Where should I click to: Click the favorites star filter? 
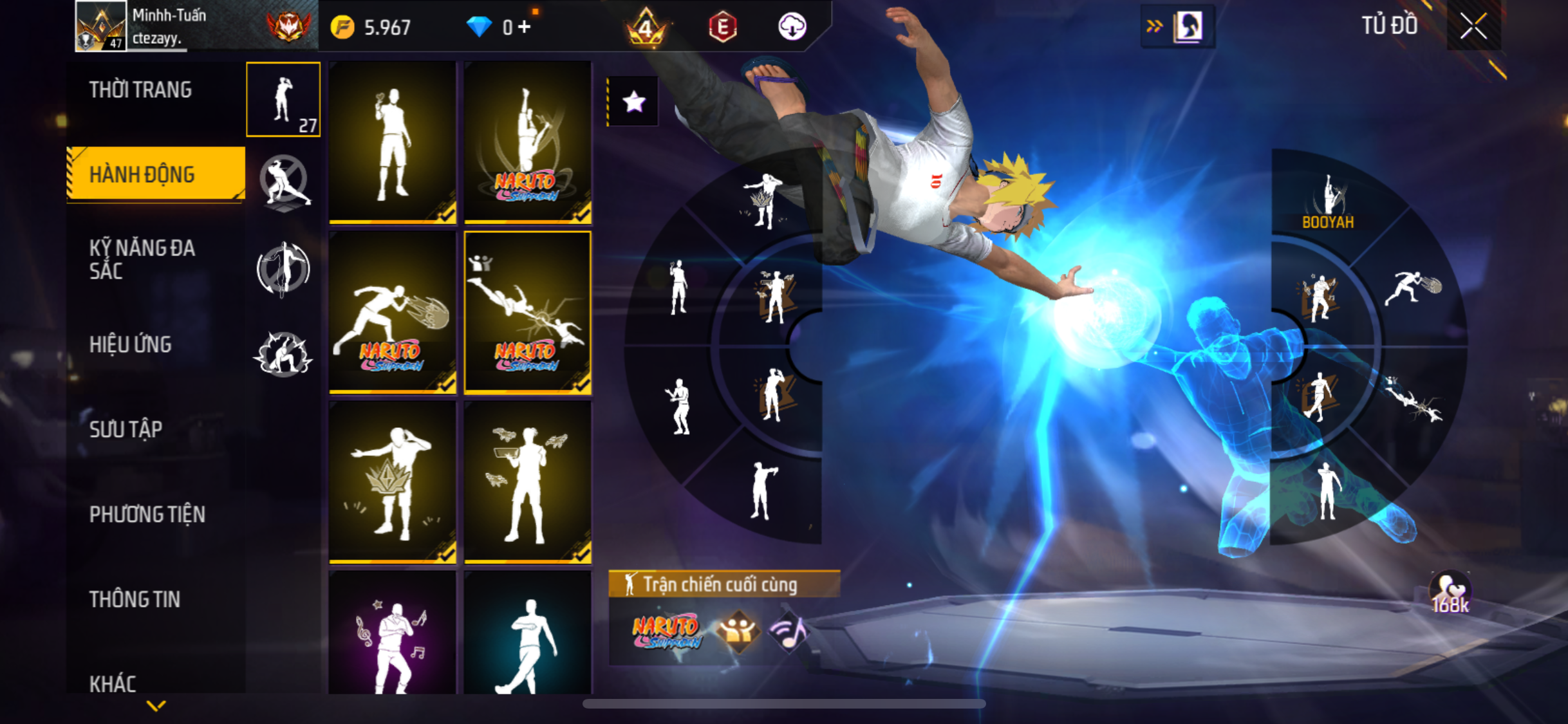click(633, 102)
